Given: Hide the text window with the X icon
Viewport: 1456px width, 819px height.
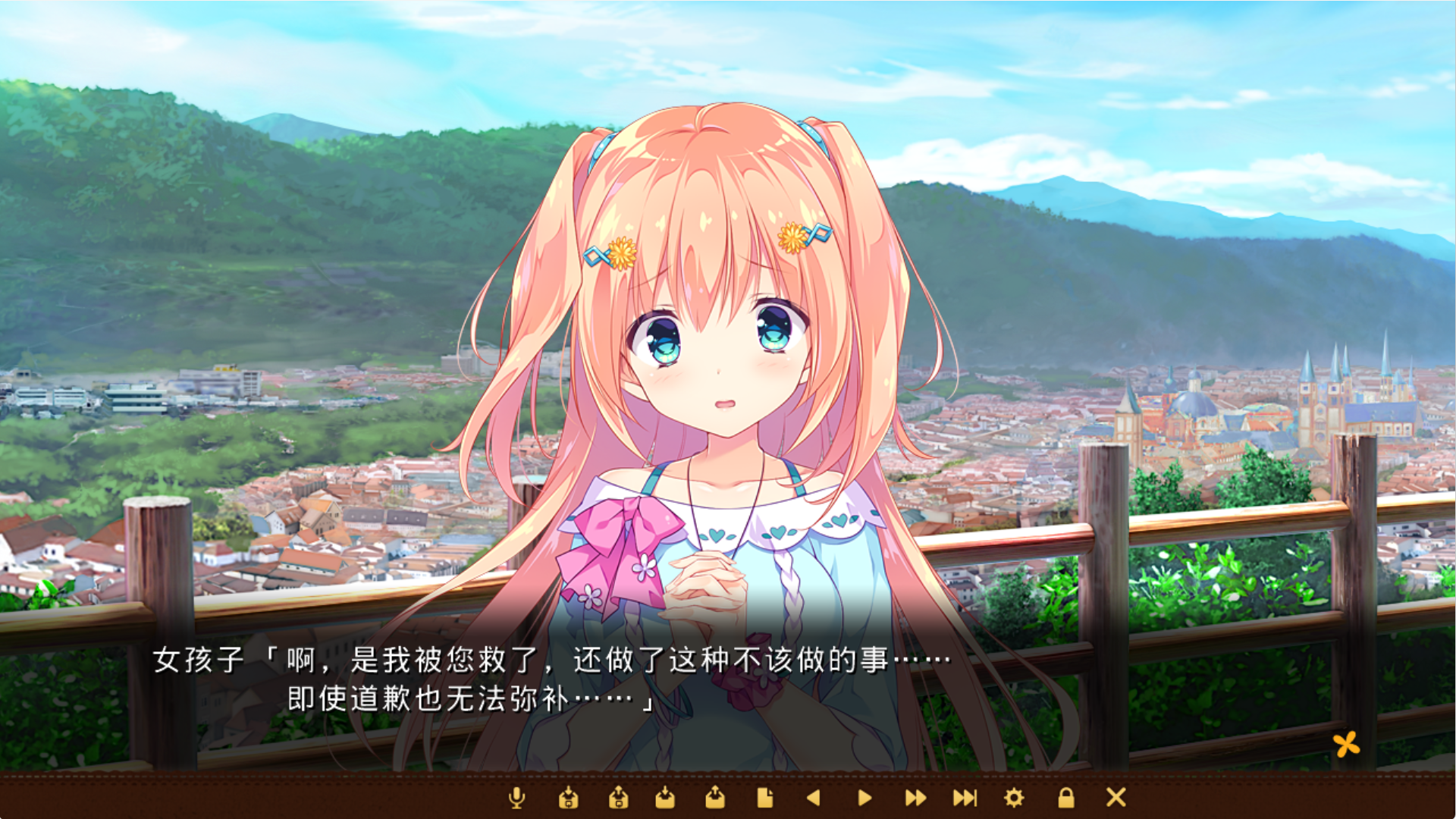Looking at the screenshot, I should click(1116, 797).
